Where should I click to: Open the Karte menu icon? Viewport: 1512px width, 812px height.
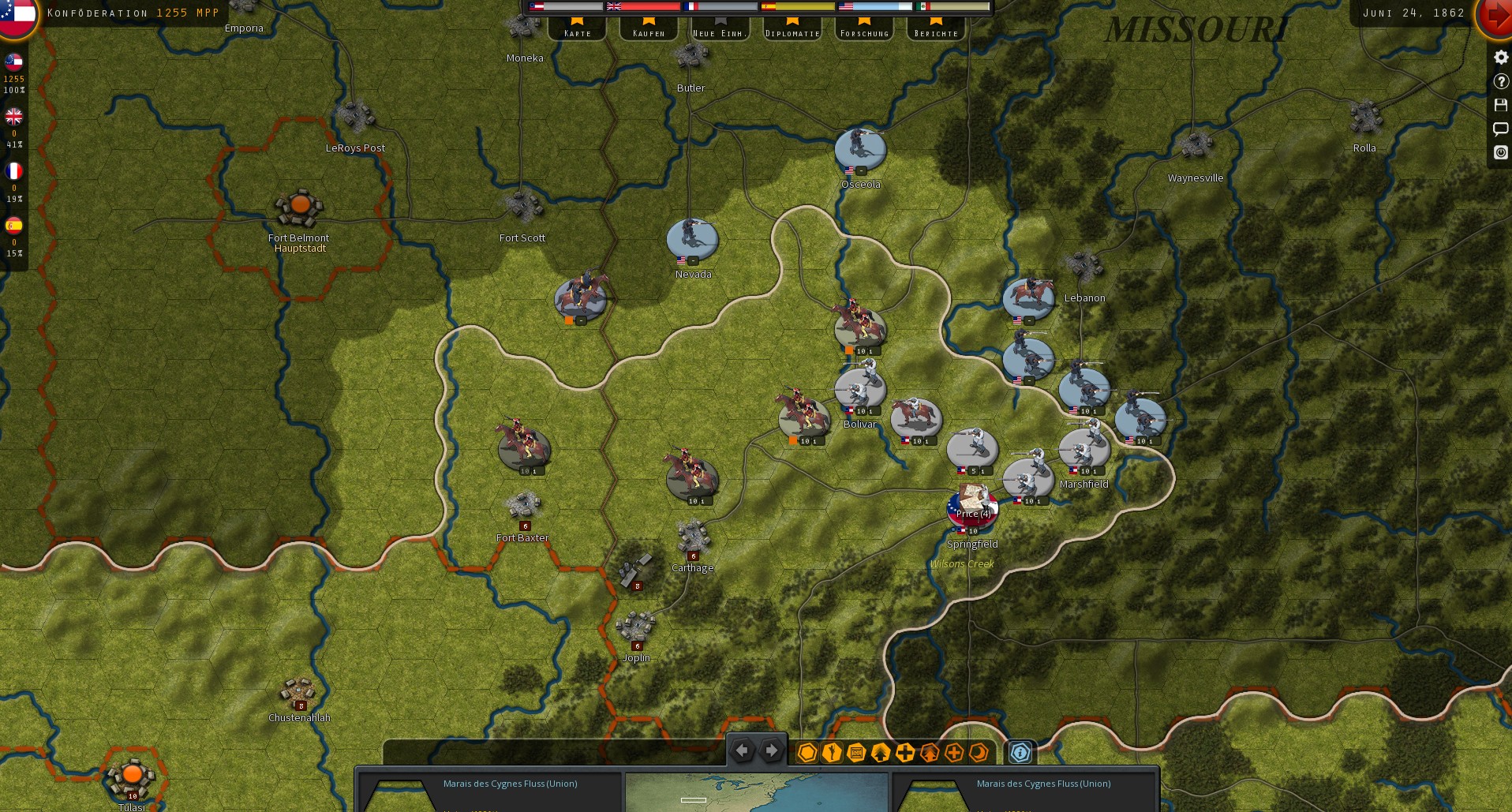[577, 32]
